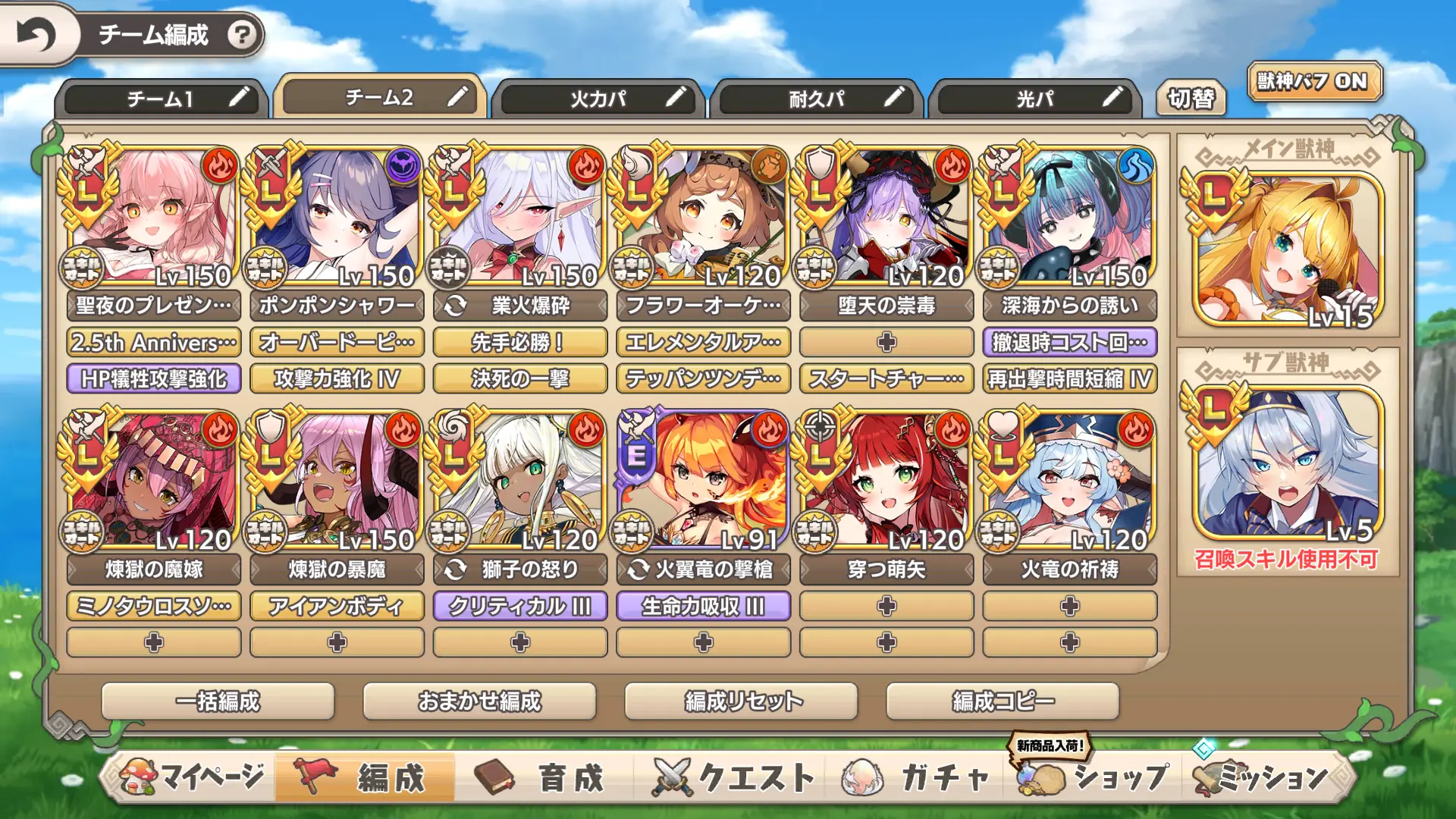This screenshot has height=819, width=1456.
Task: Copy the formation with 編成コピー
Action: [1003, 701]
